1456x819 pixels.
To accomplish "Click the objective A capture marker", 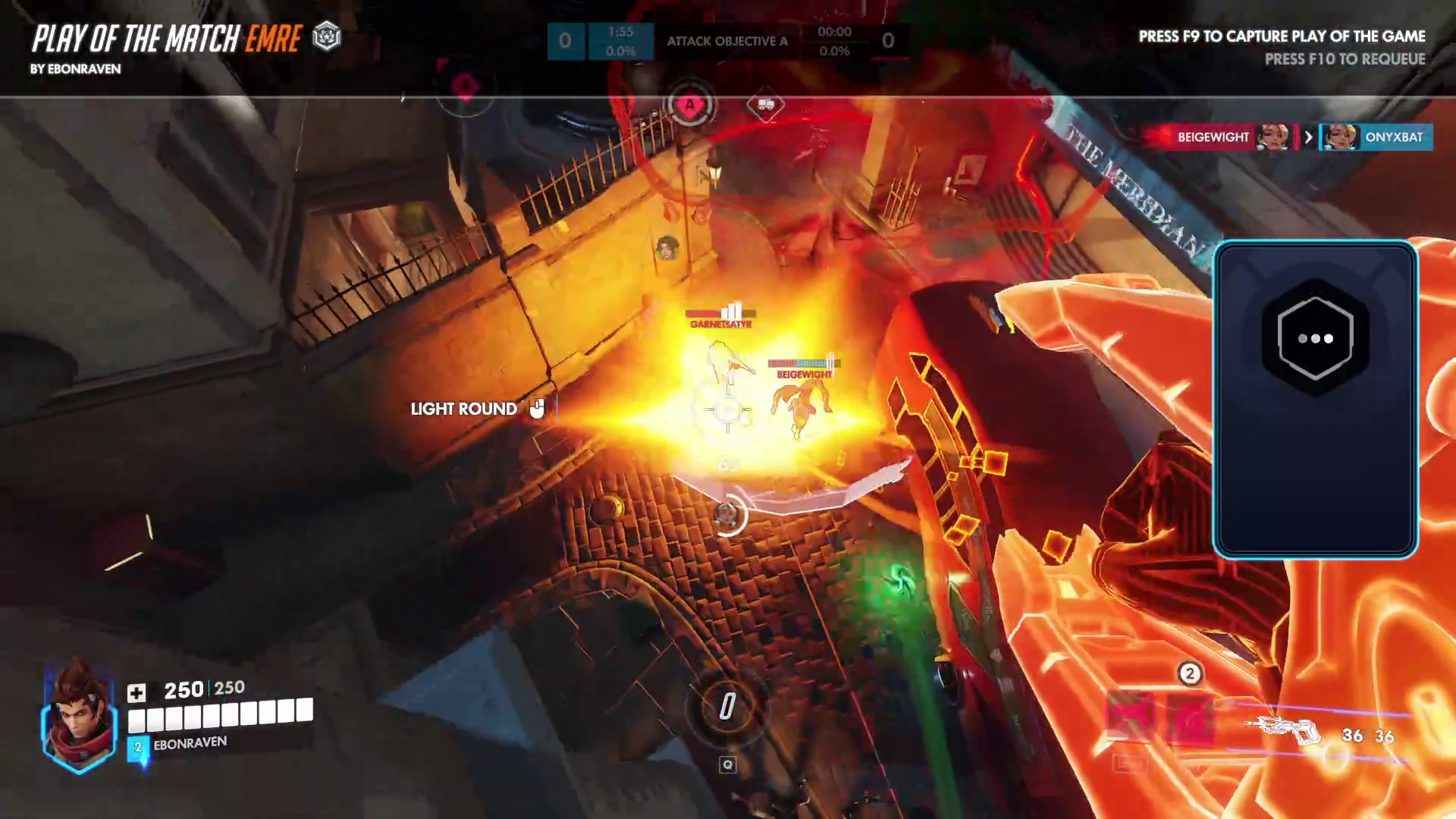I will pyautogui.click(x=689, y=105).
